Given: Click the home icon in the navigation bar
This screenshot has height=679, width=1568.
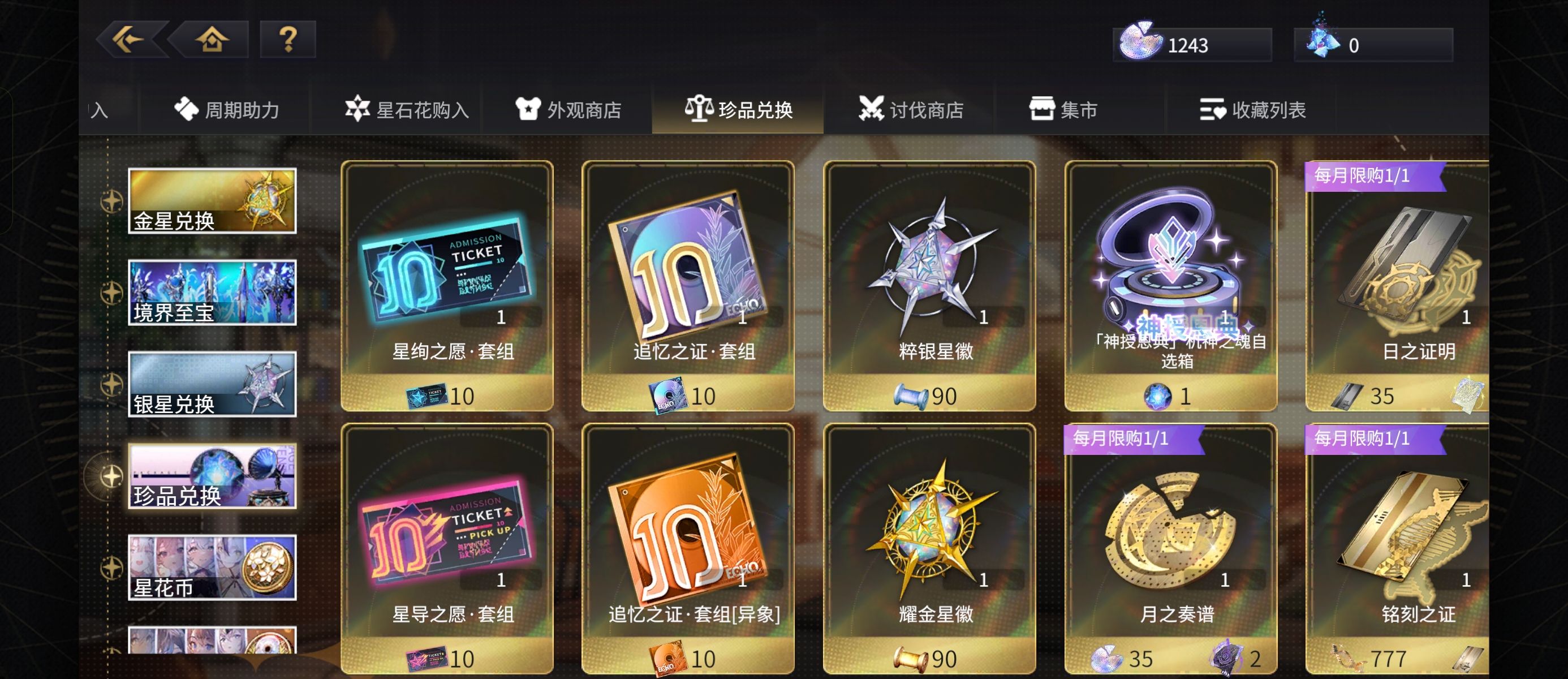Looking at the screenshot, I should pyautogui.click(x=212, y=40).
